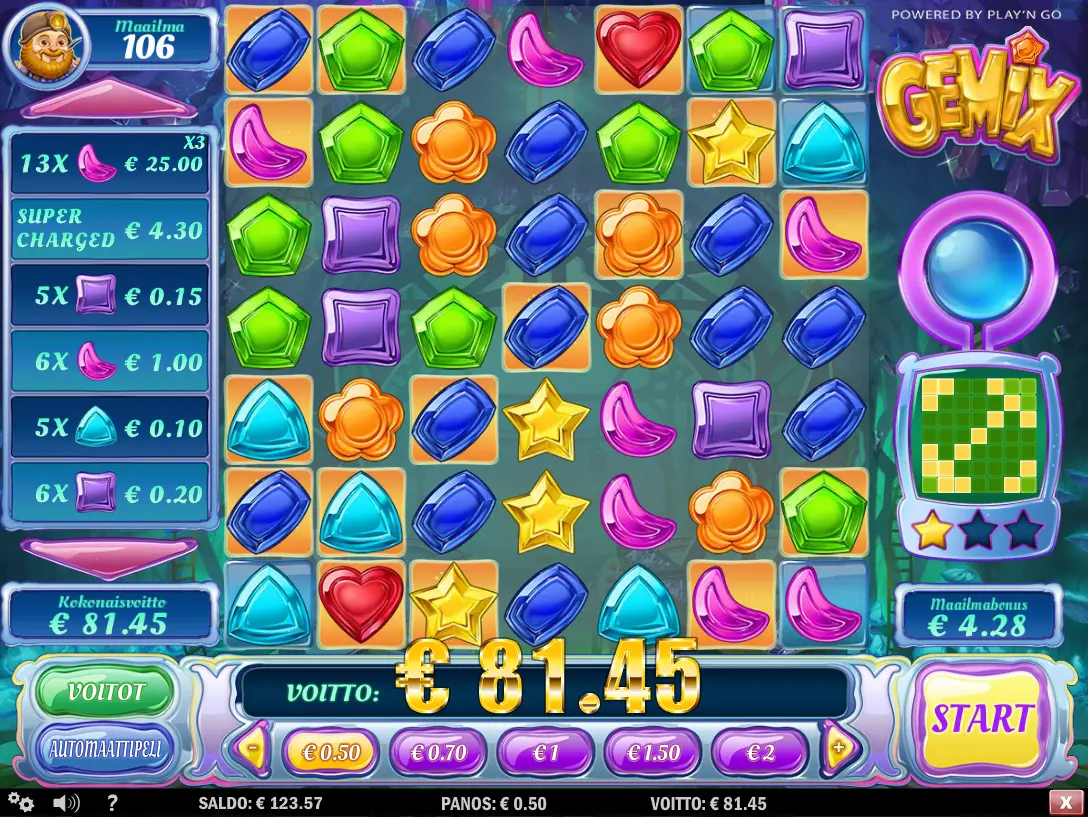Image resolution: width=1088 pixels, height=817 pixels.
Task: Close the game with the red X
Action: click(x=1062, y=802)
